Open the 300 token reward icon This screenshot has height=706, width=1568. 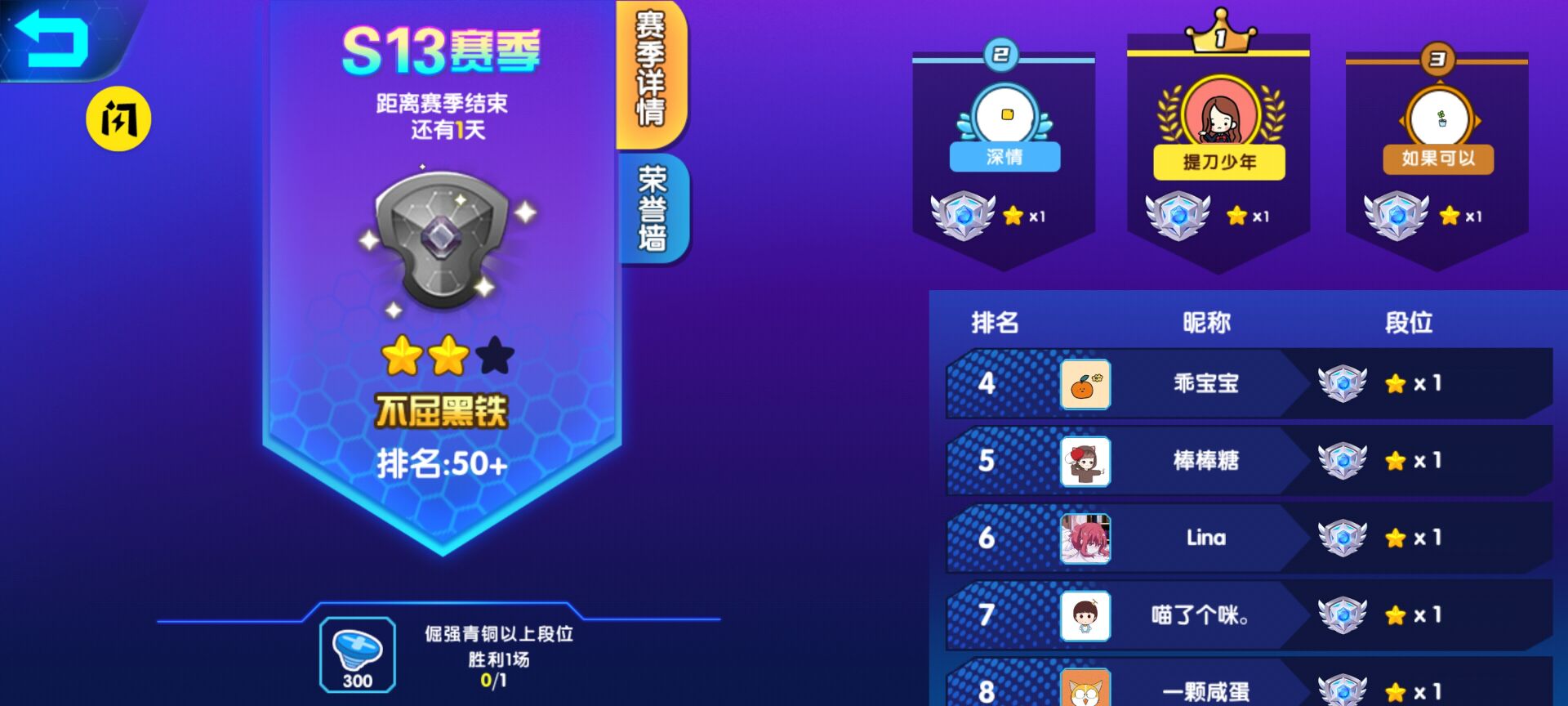pos(358,654)
